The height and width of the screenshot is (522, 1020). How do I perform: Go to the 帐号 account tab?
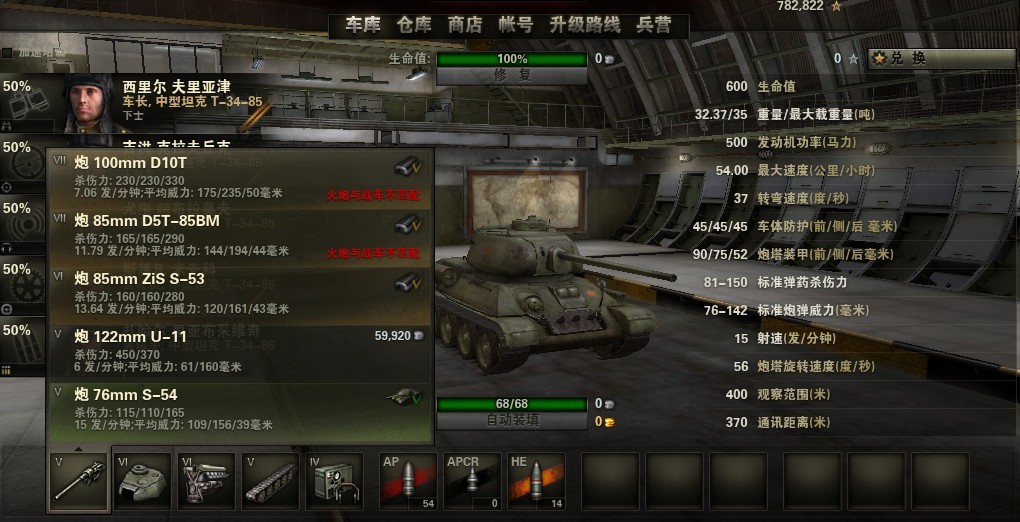coord(515,25)
